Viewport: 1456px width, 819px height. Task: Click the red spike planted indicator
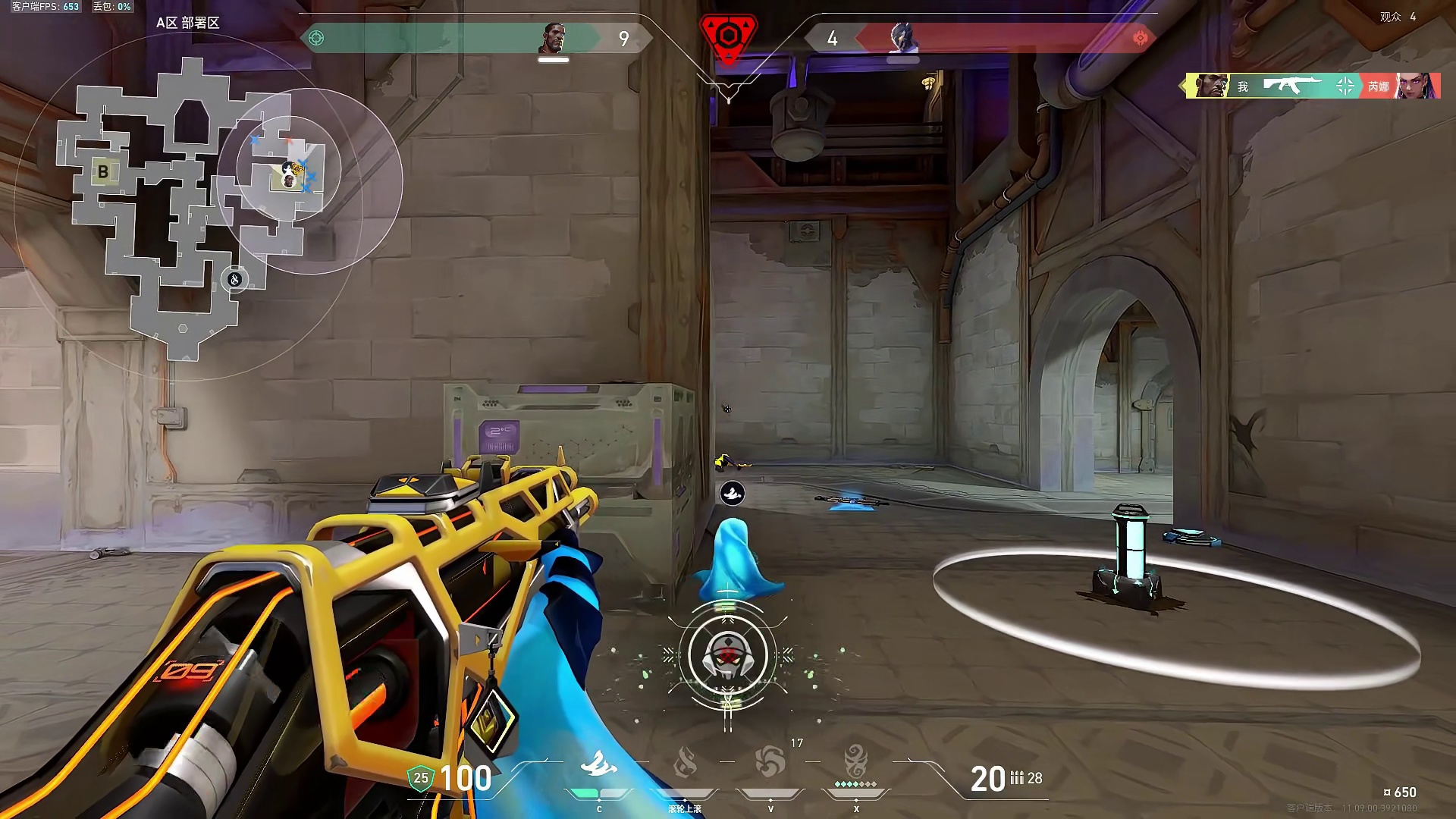pos(728,38)
